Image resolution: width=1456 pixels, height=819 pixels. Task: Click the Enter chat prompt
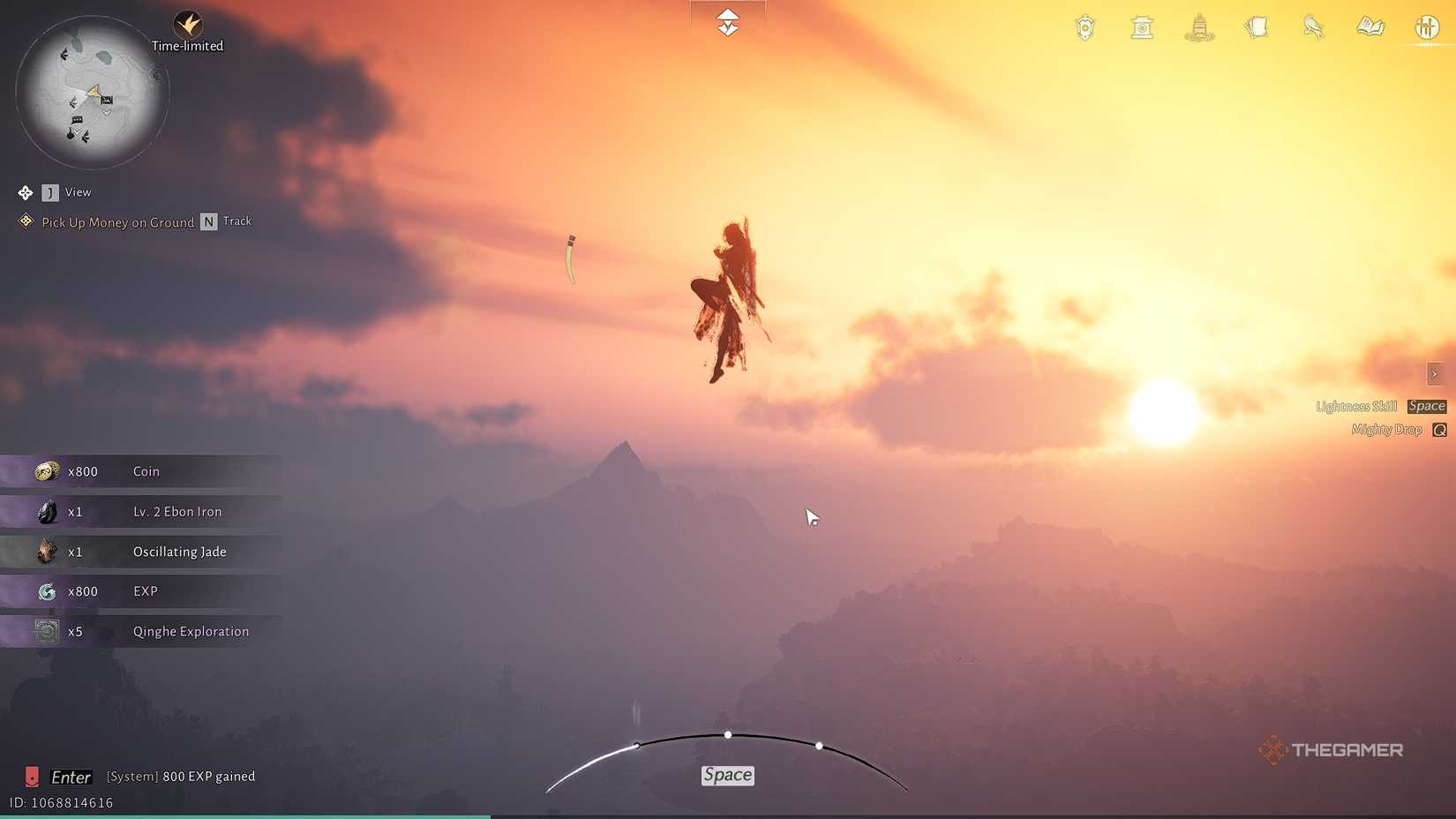[x=70, y=777]
